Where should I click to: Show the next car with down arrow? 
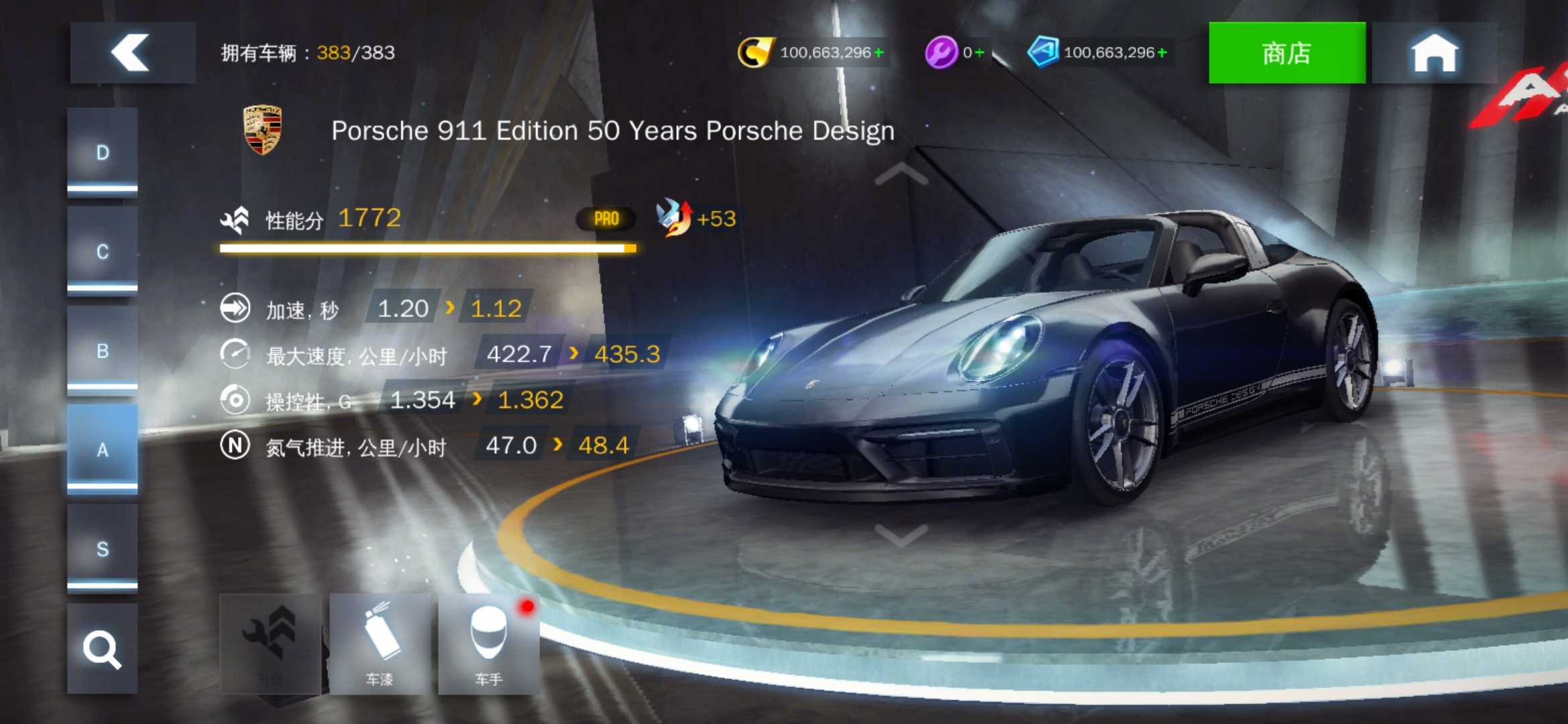(901, 535)
